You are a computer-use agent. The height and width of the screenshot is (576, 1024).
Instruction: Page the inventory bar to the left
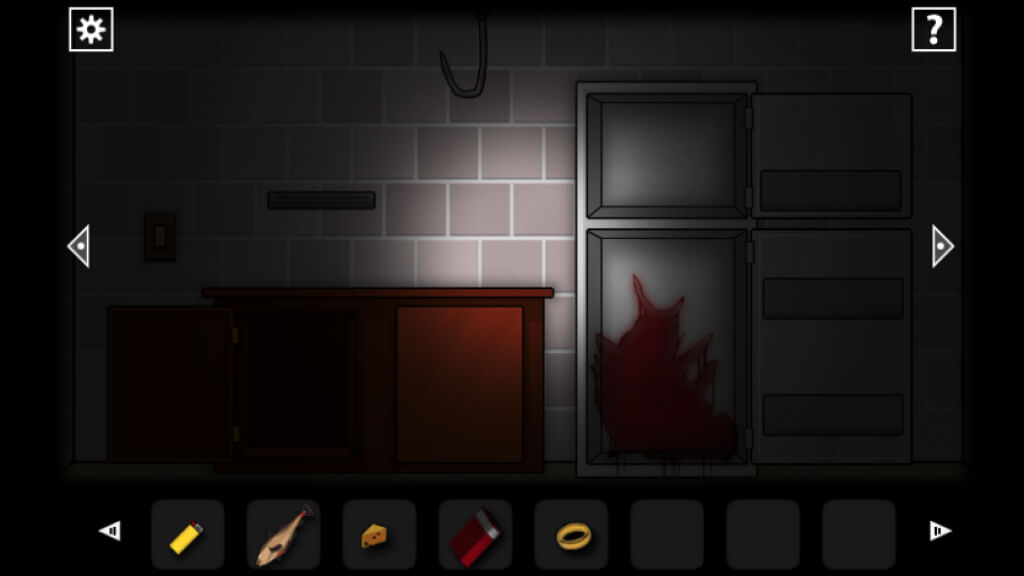pyautogui.click(x=110, y=531)
